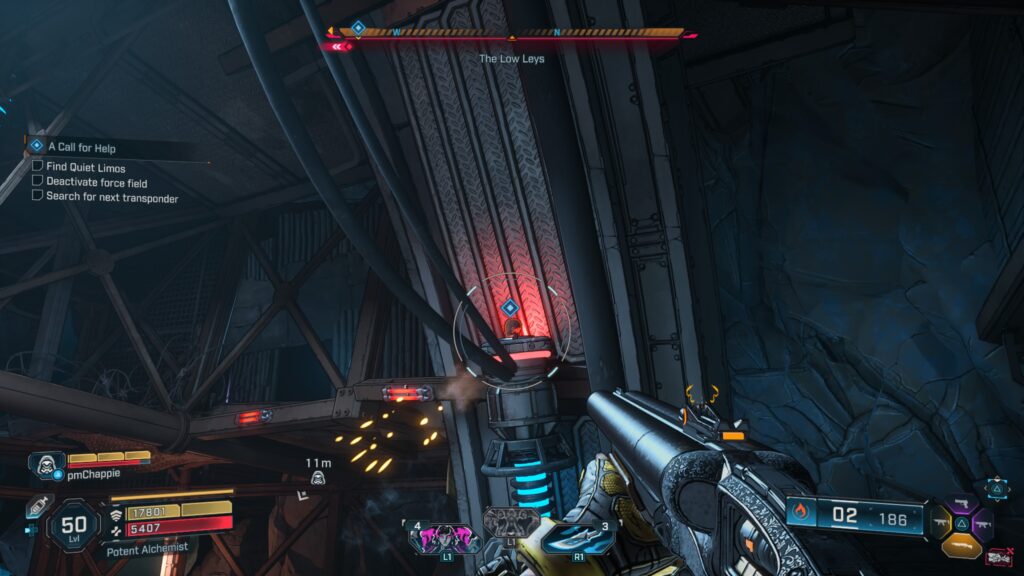Image resolution: width=1024 pixels, height=576 pixels.
Task: Choose the purple rifle slot on the wheel
Action: [x=982, y=523]
